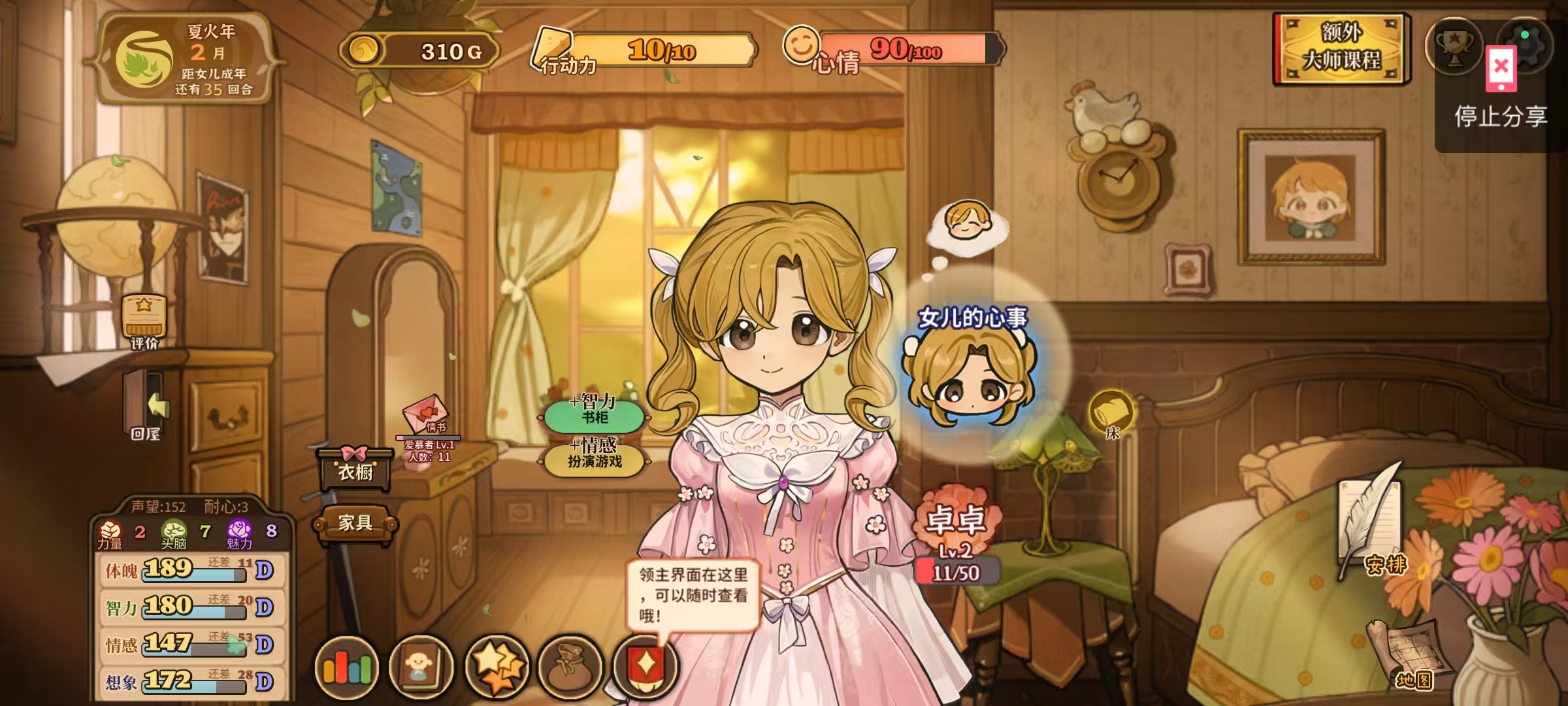Open the character album book icon

click(421, 667)
